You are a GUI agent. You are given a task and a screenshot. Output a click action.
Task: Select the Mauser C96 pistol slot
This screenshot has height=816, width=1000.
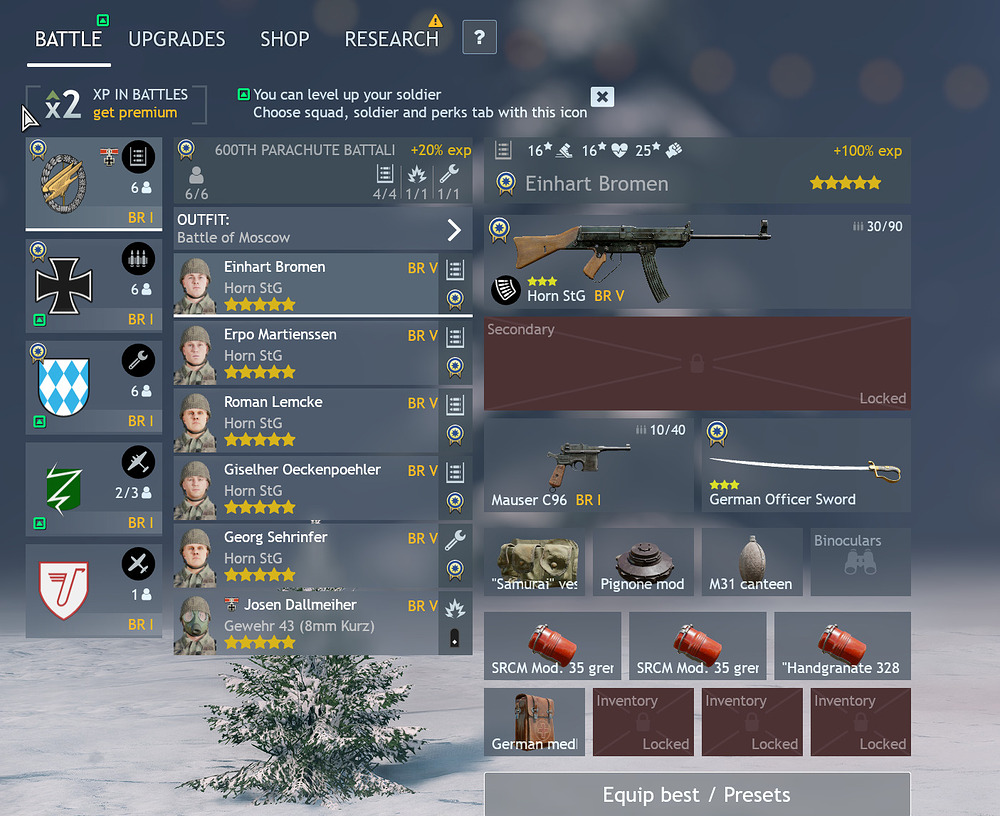[x=588, y=465]
